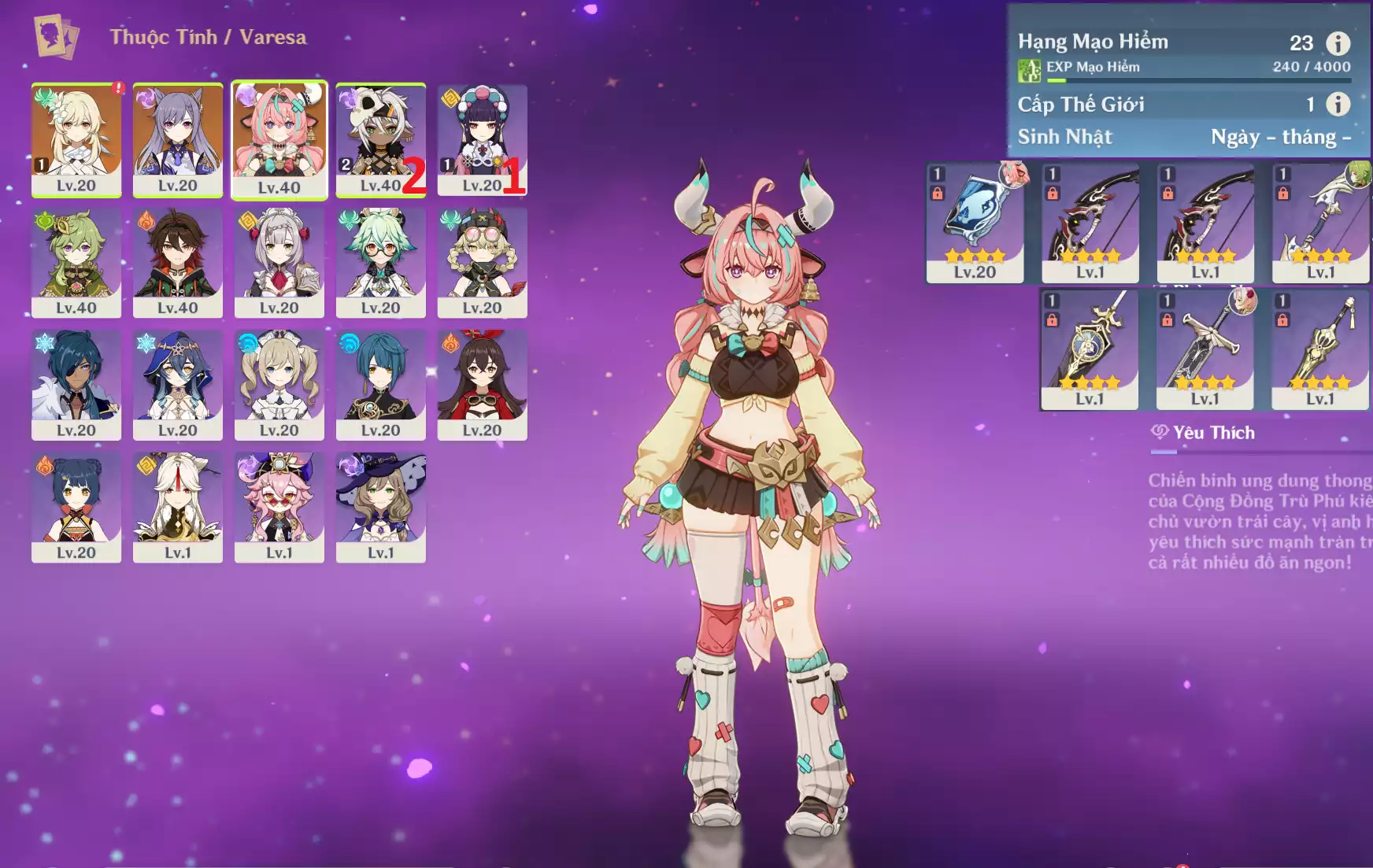The image size is (1373, 868).
Task: Select the blonde Traveler portrait
Action: pyautogui.click(x=76, y=139)
